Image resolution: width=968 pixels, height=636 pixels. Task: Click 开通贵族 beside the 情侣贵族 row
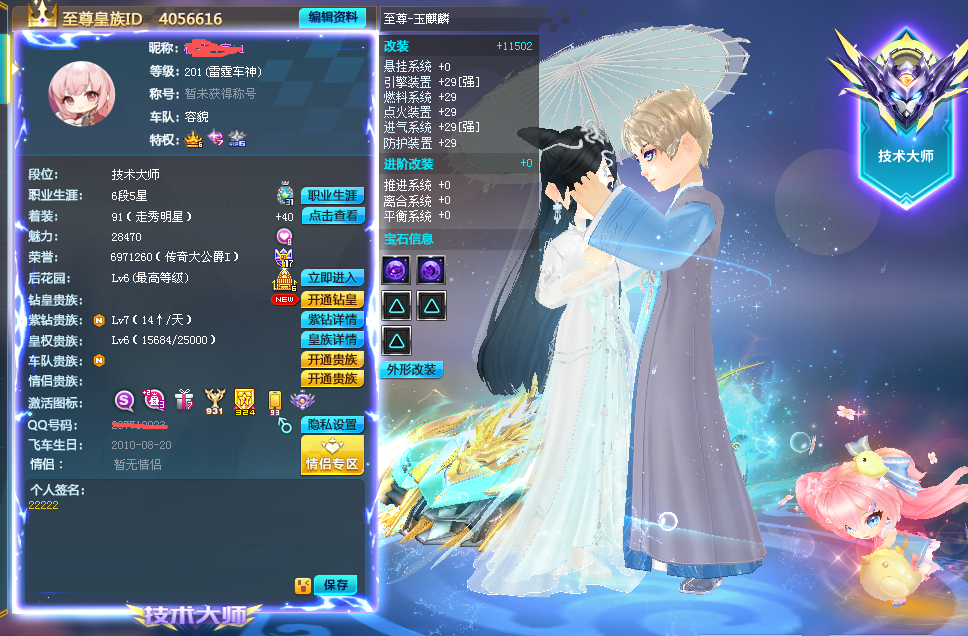point(332,380)
